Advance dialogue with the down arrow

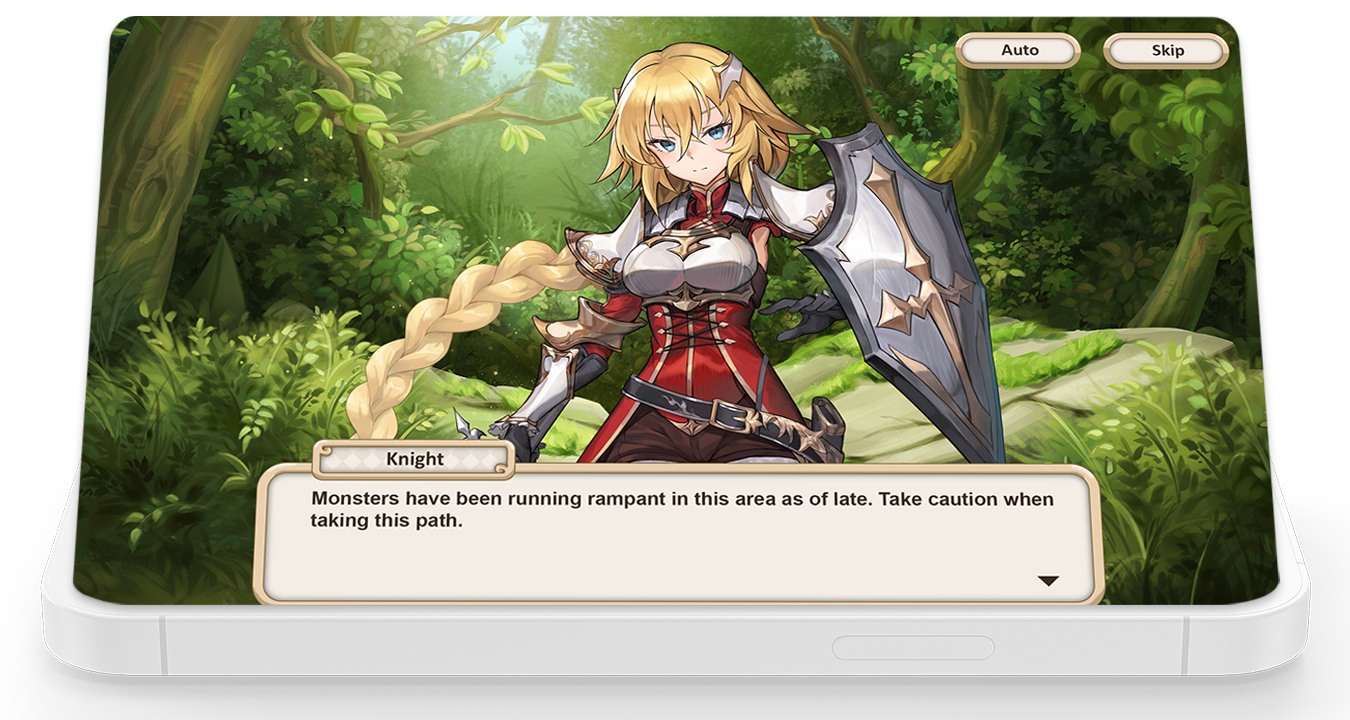(x=1048, y=581)
